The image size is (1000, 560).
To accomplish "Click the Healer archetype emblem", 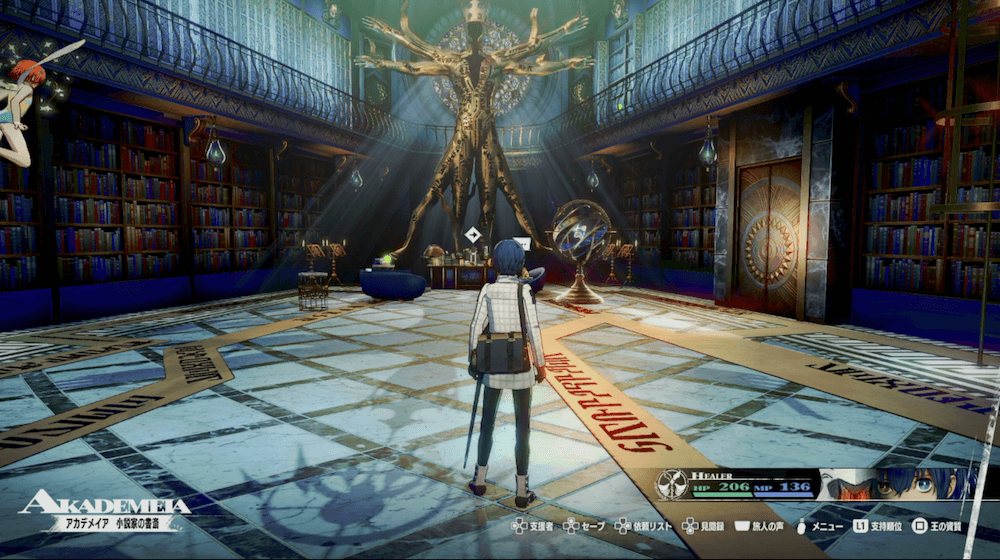I will point(670,484).
